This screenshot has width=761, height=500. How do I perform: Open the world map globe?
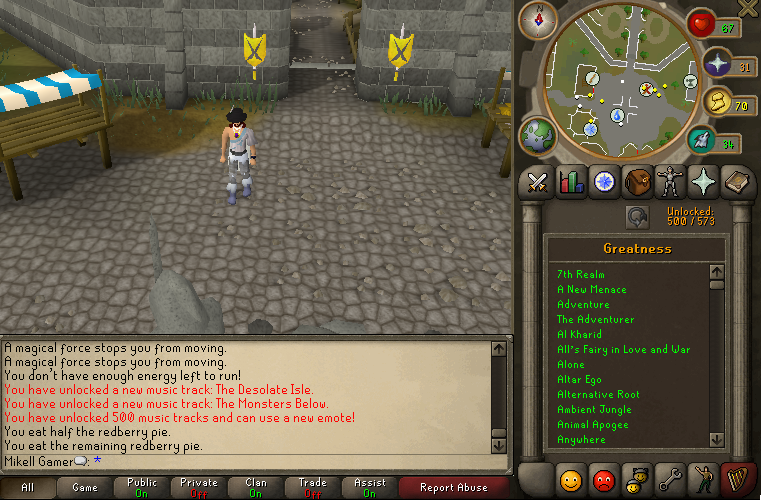click(538, 135)
